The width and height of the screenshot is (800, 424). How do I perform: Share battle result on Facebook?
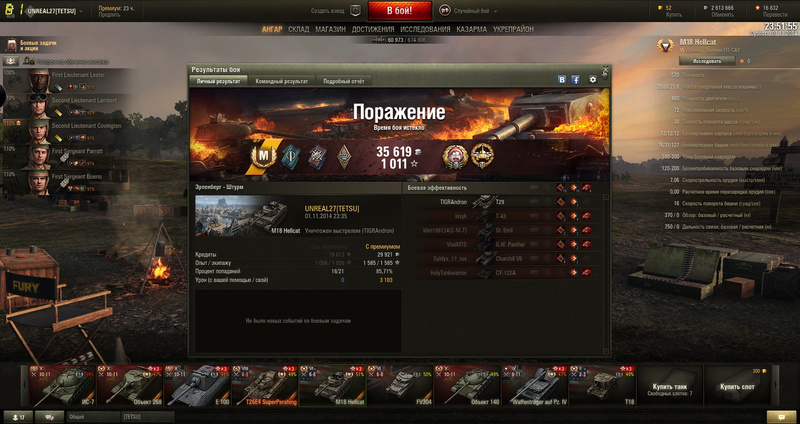pos(576,80)
